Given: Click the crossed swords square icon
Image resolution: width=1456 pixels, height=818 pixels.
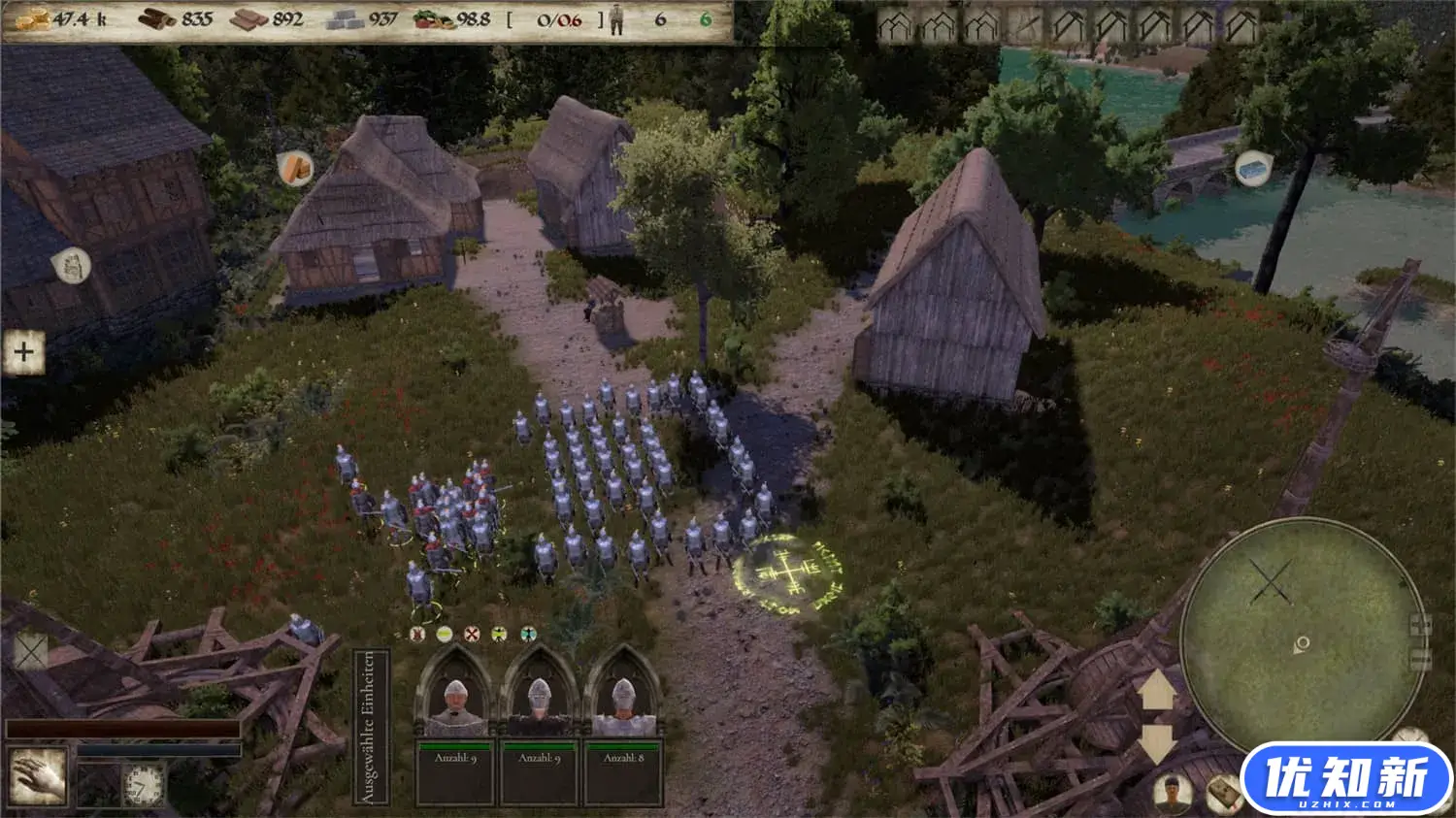Looking at the screenshot, I should pyautogui.click(x=29, y=652).
